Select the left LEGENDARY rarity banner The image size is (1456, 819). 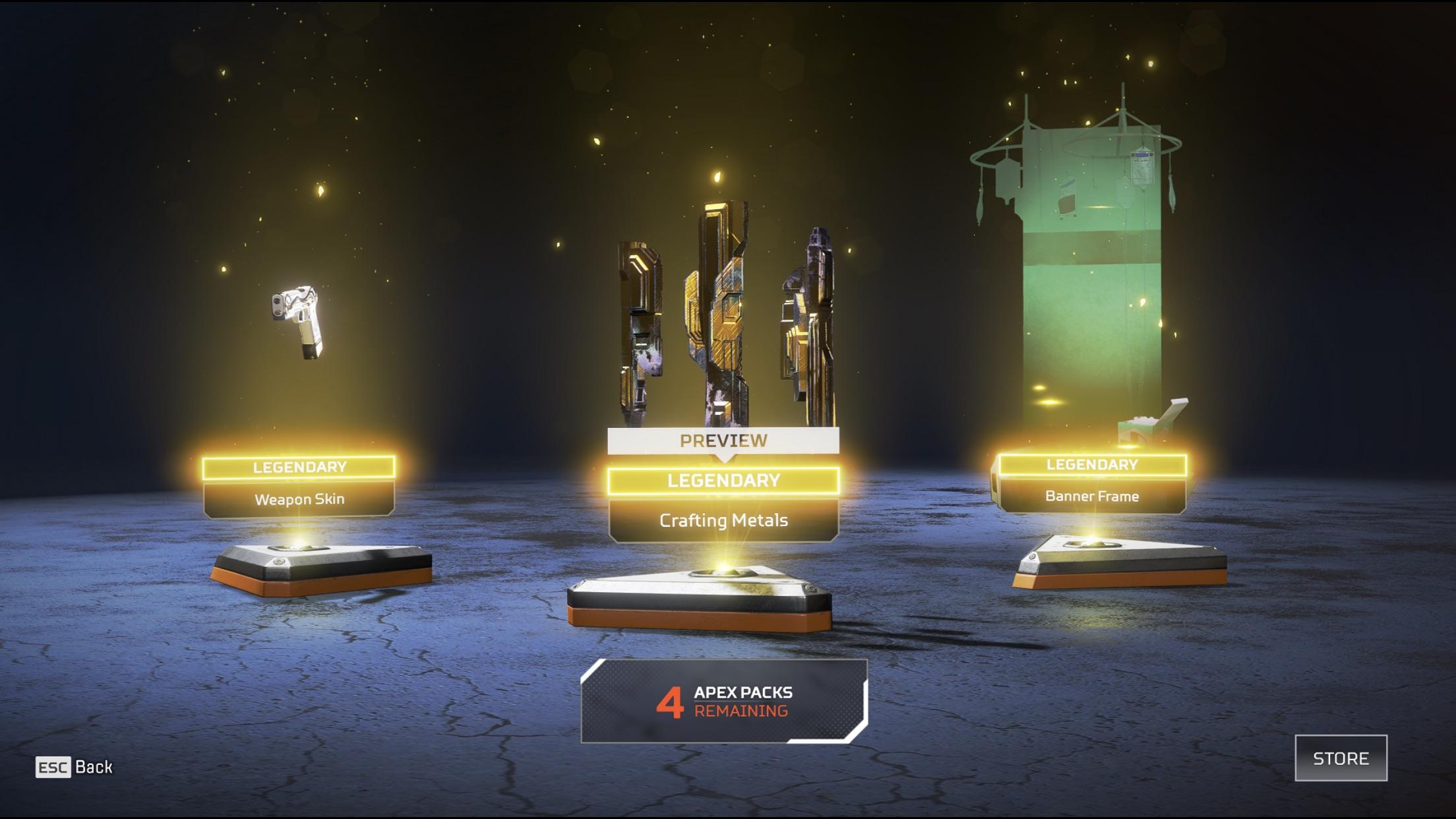(300, 469)
